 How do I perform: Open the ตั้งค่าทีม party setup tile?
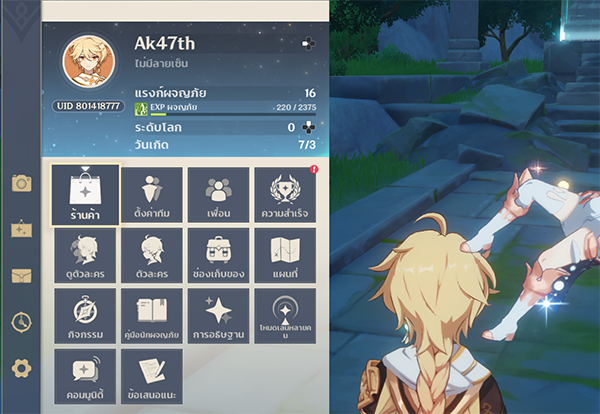pyautogui.click(x=151, y=194)
